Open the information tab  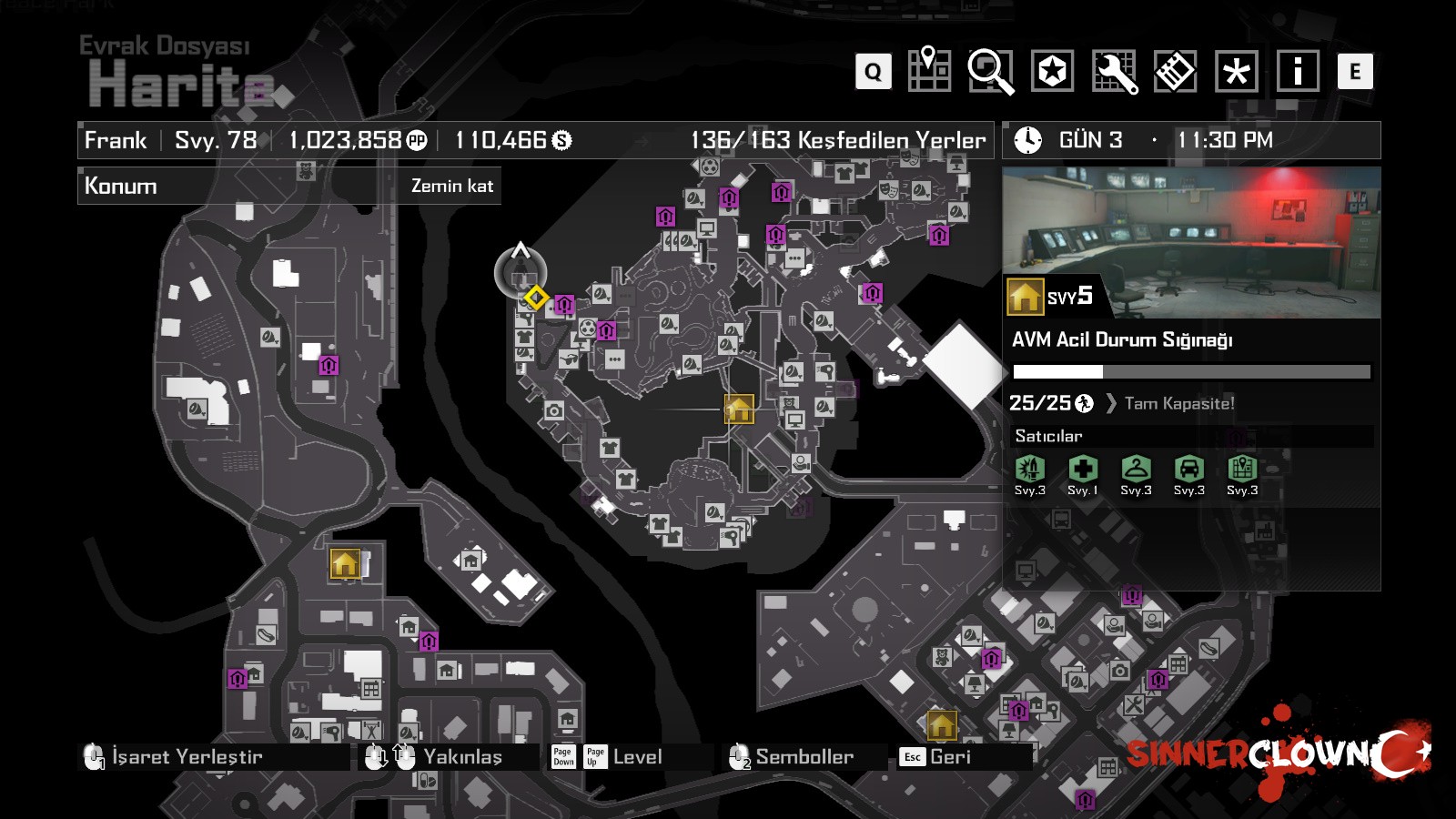click(1298, 71)
